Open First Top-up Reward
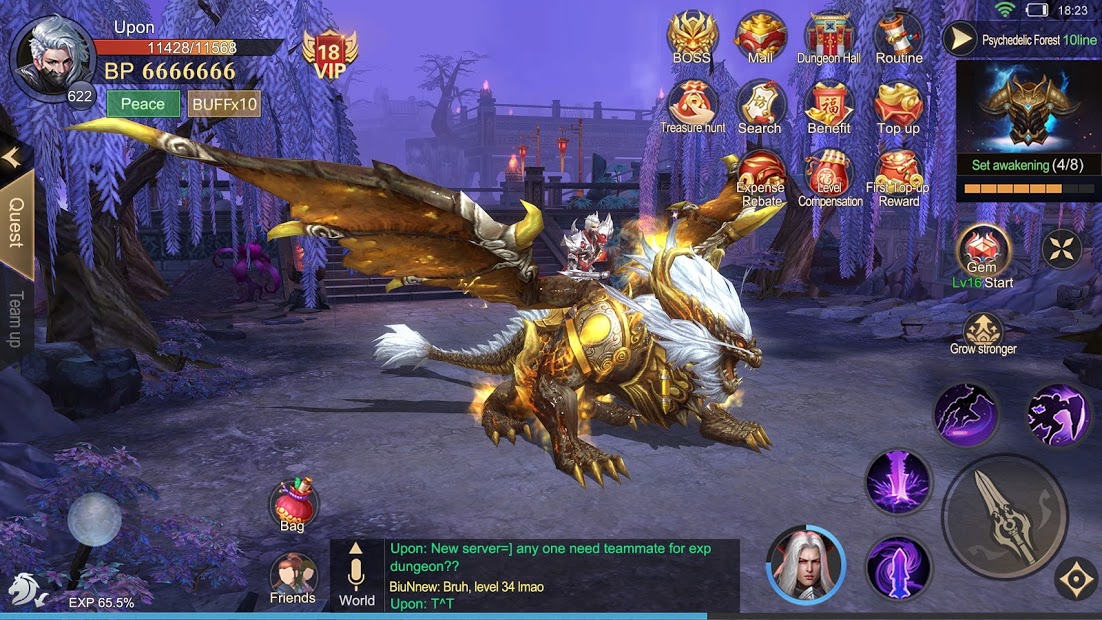Screen dimensions: 1102x620 898,177
